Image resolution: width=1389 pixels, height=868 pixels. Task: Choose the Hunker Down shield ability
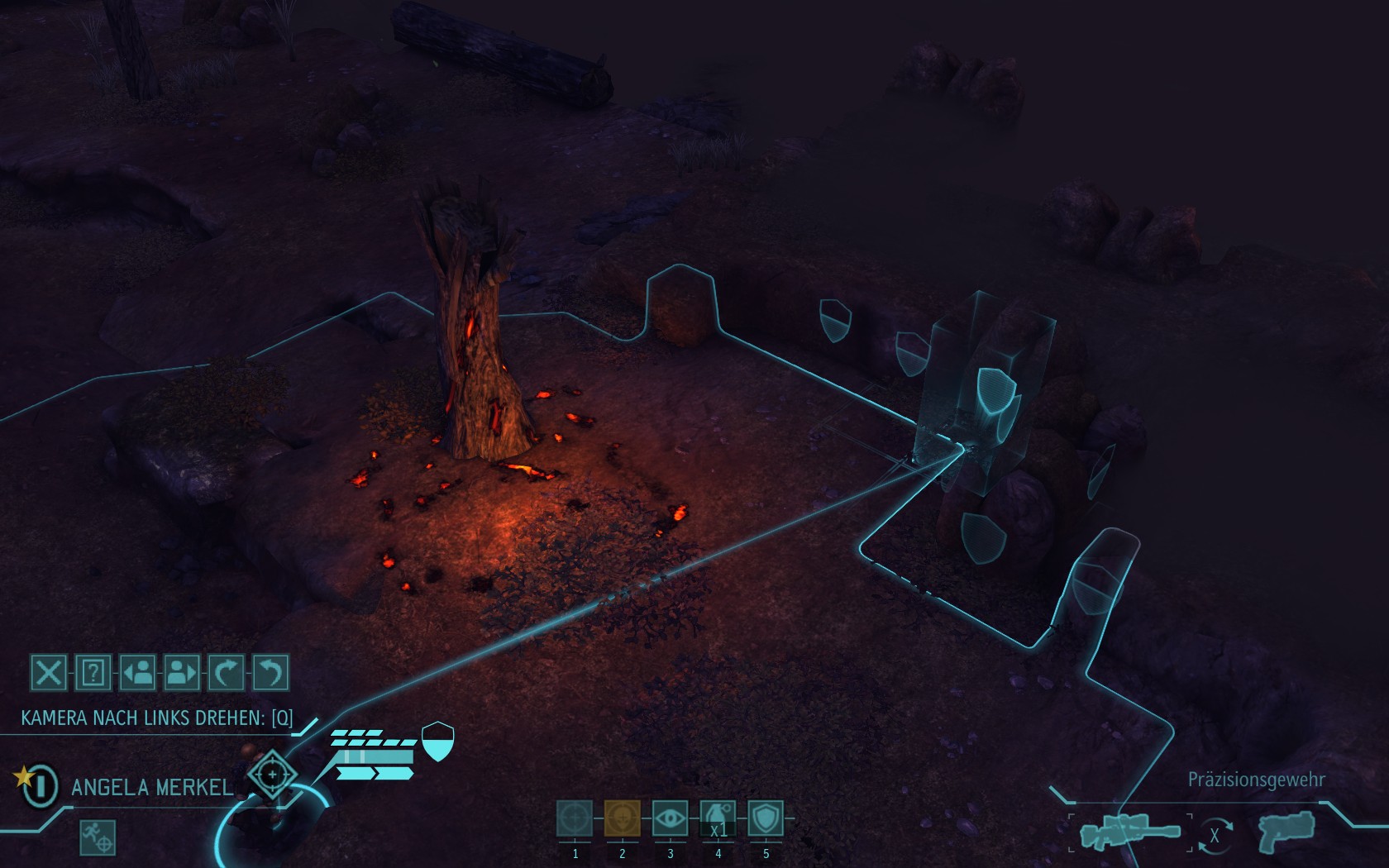click(x=766, y=818)
